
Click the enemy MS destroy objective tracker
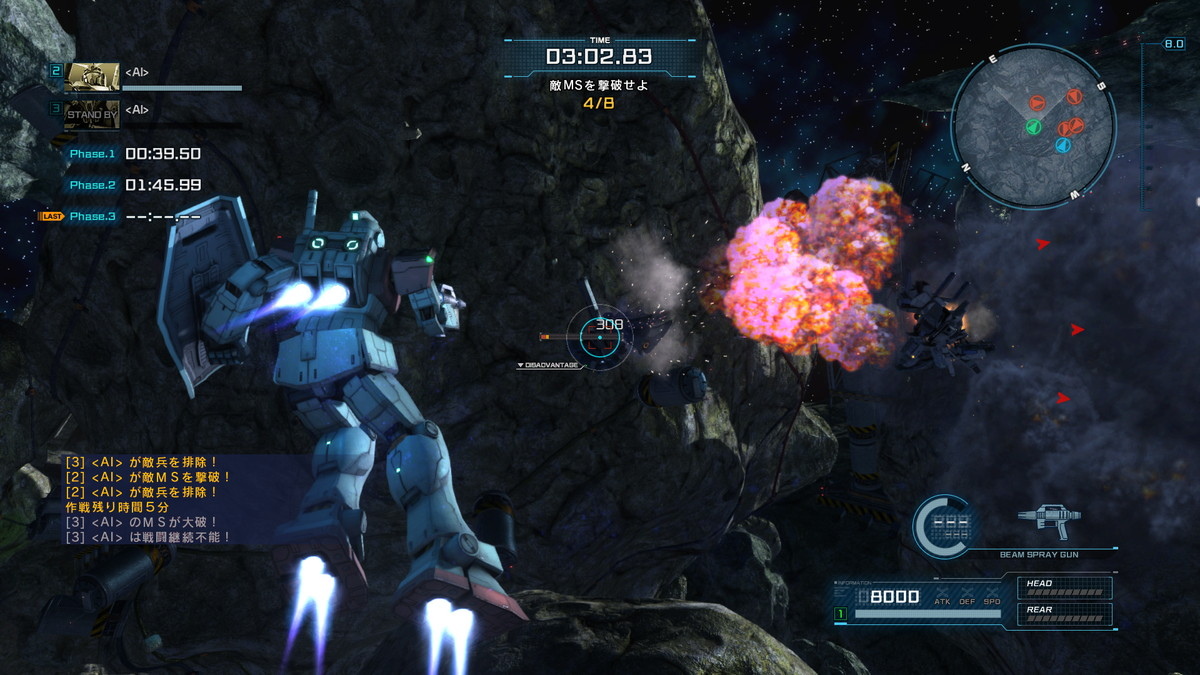point(599,94)
